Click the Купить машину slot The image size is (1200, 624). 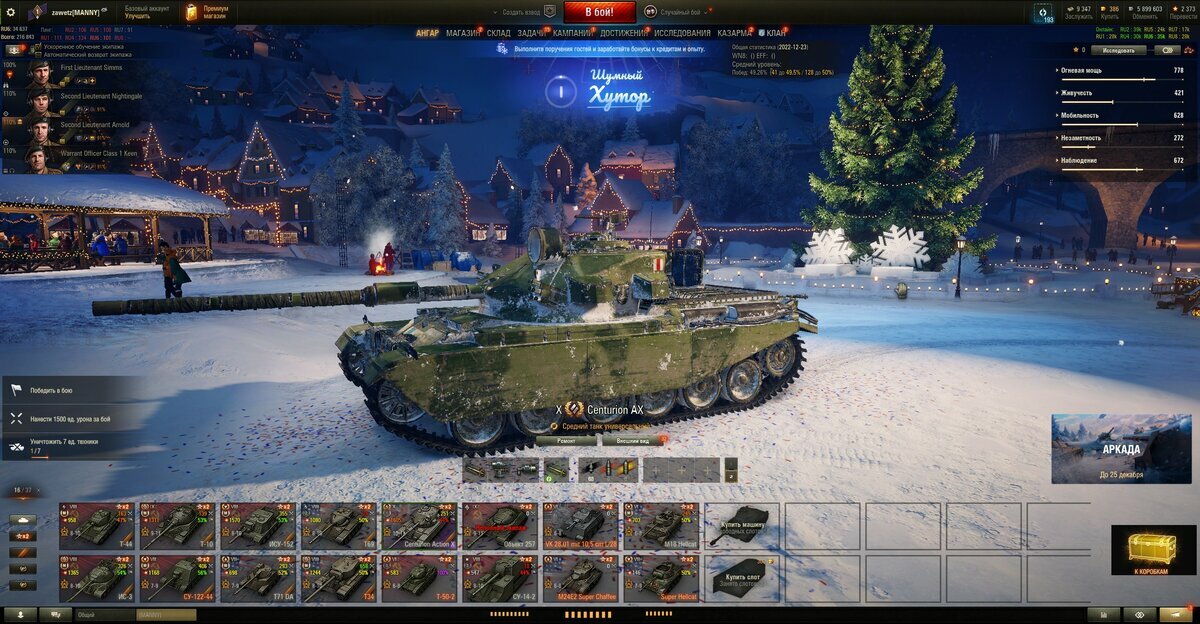tap(741, 525)
